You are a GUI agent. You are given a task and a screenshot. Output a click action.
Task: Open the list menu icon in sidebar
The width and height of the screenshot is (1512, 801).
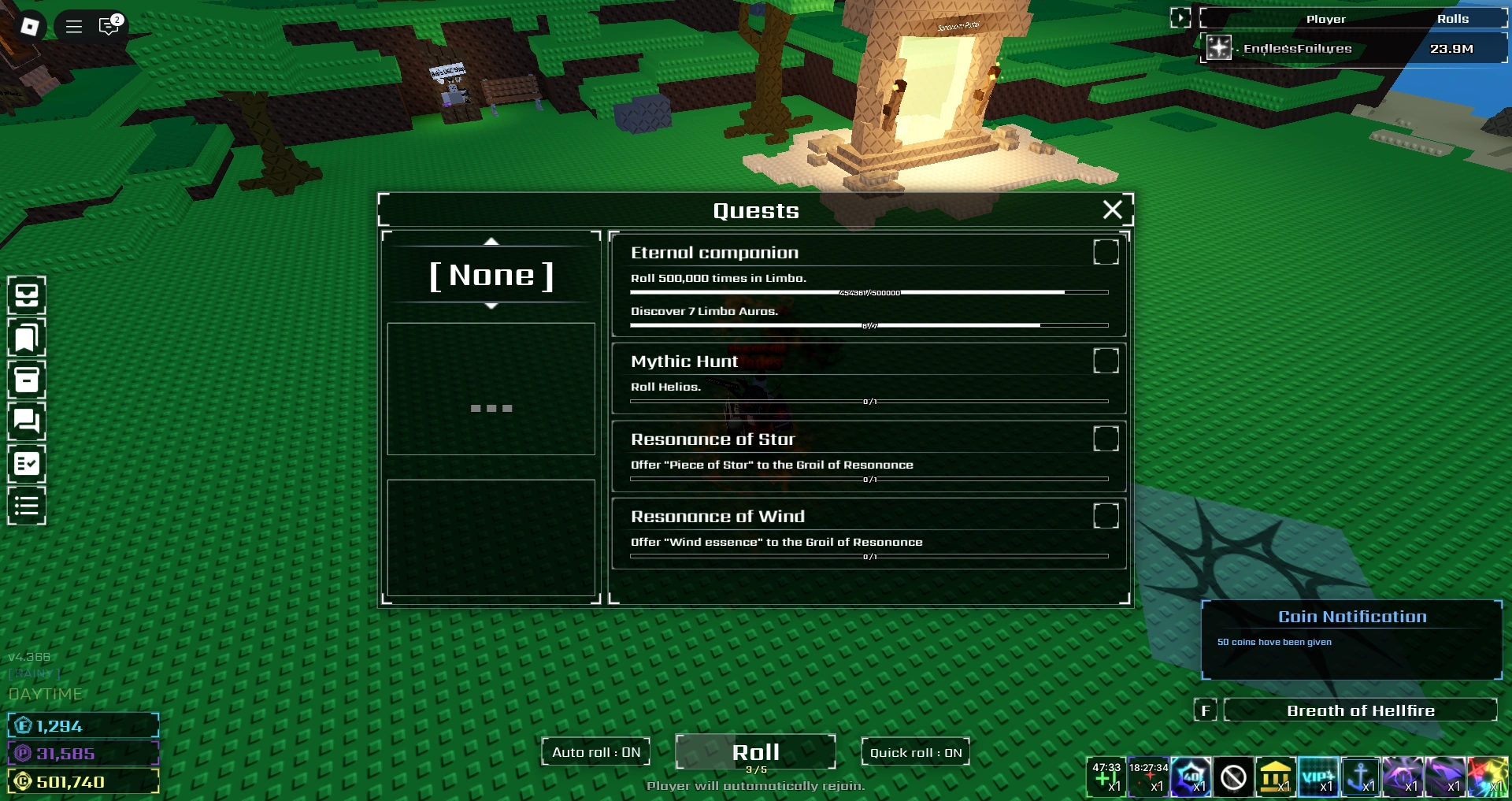(26, 506)
